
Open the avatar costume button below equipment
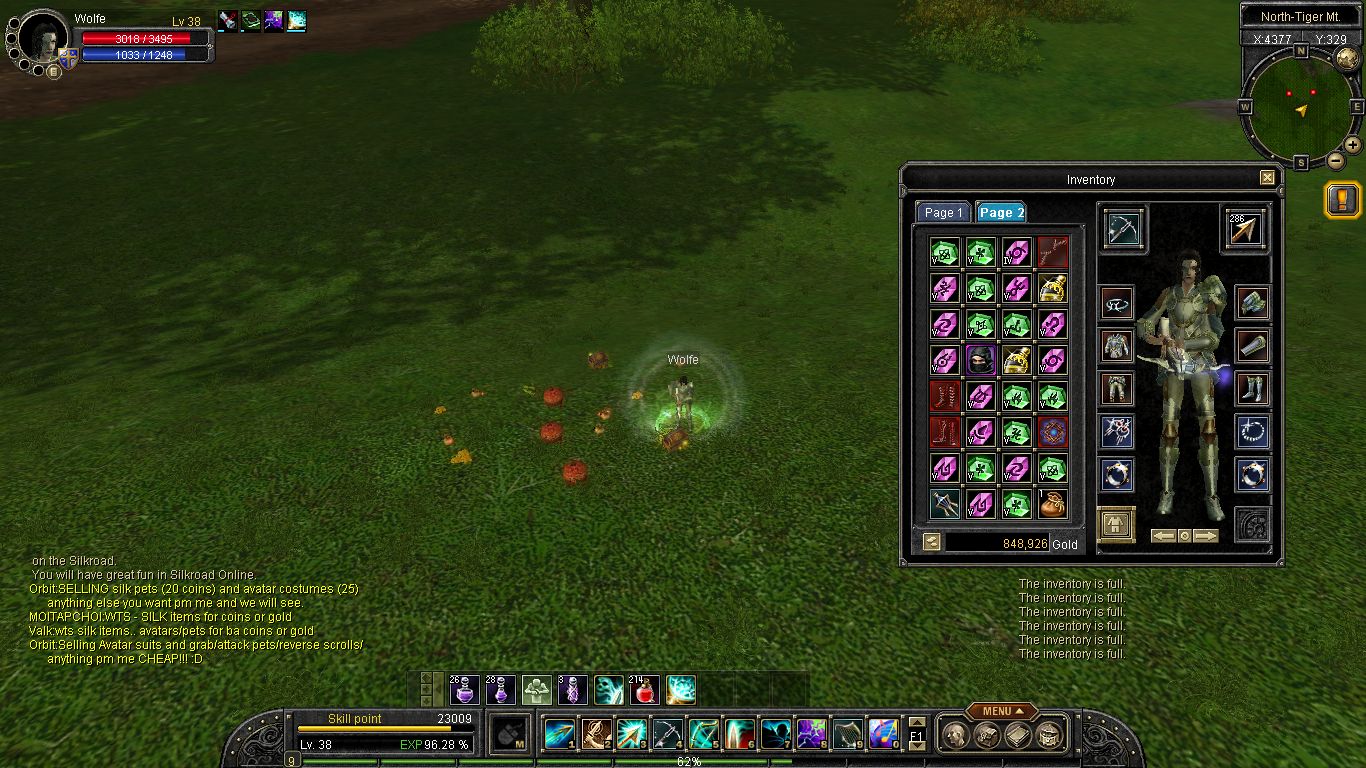point(1116,525)
